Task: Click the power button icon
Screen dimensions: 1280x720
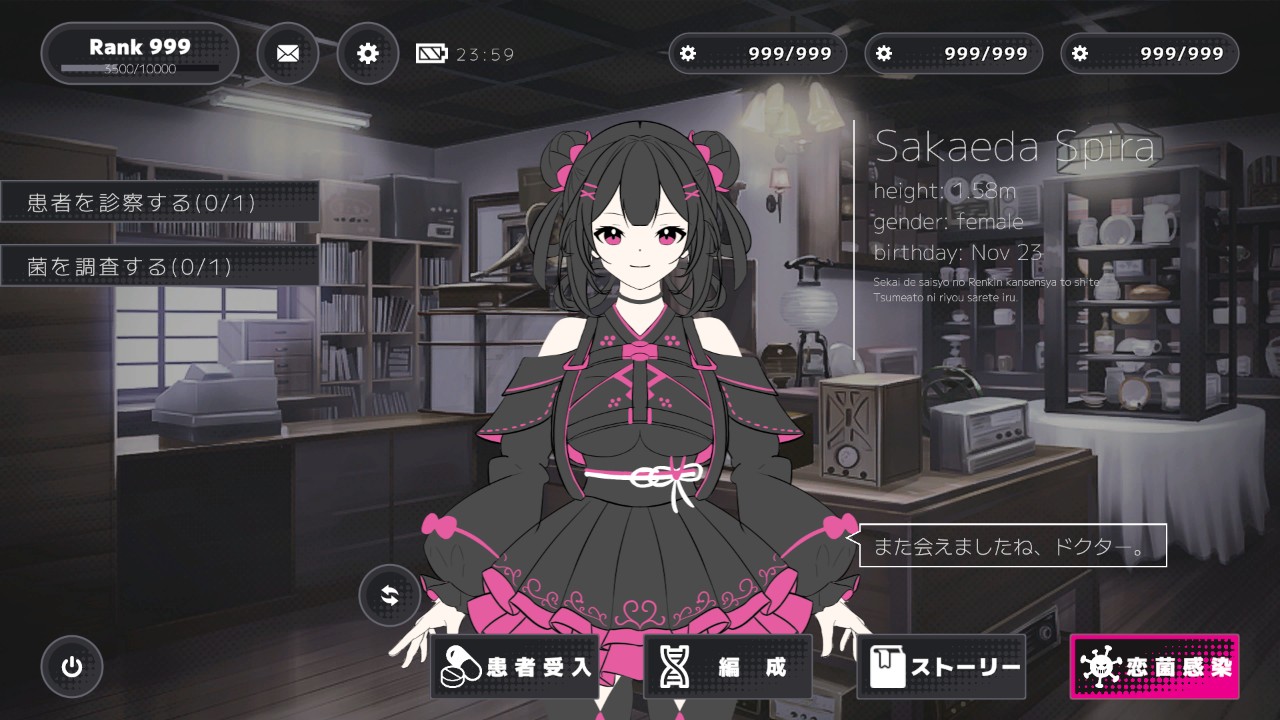Action: coord(72,667)
